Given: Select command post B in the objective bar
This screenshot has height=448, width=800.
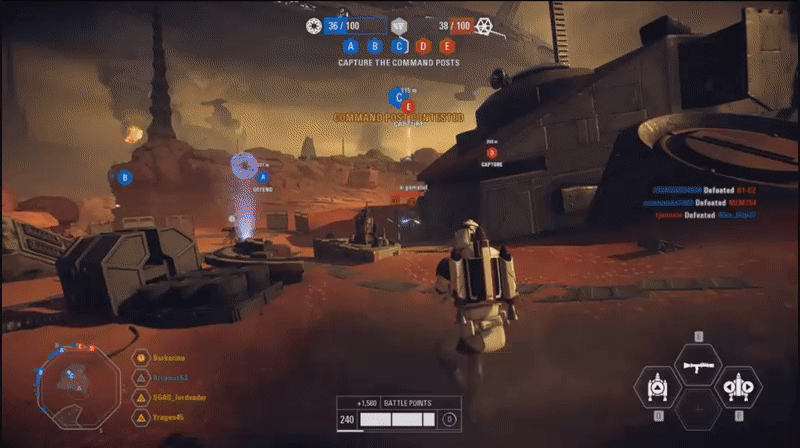Looking at the screenshot, I should 375,46.
